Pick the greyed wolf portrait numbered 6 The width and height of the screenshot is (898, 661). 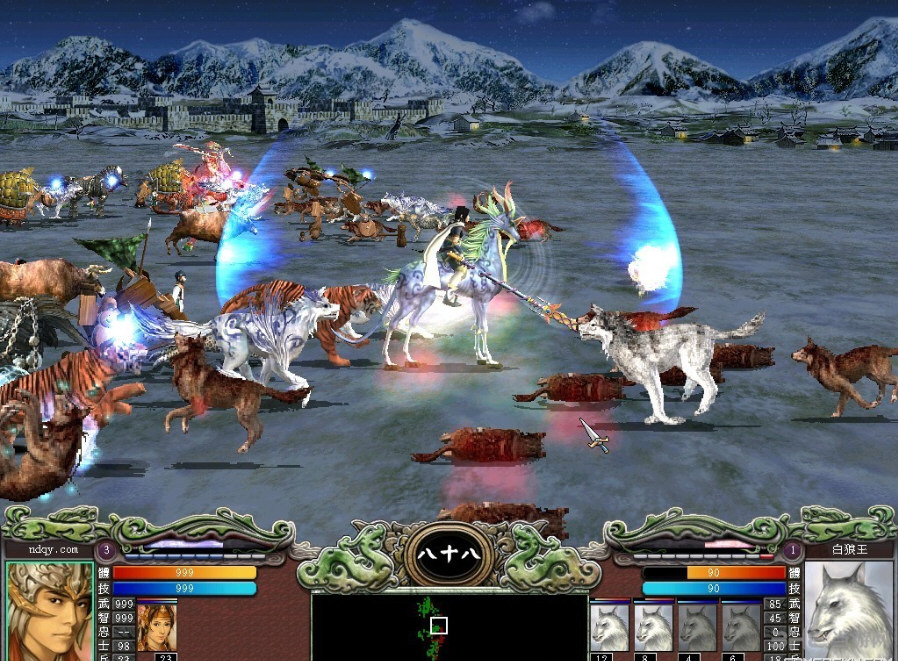pos(741,628)
